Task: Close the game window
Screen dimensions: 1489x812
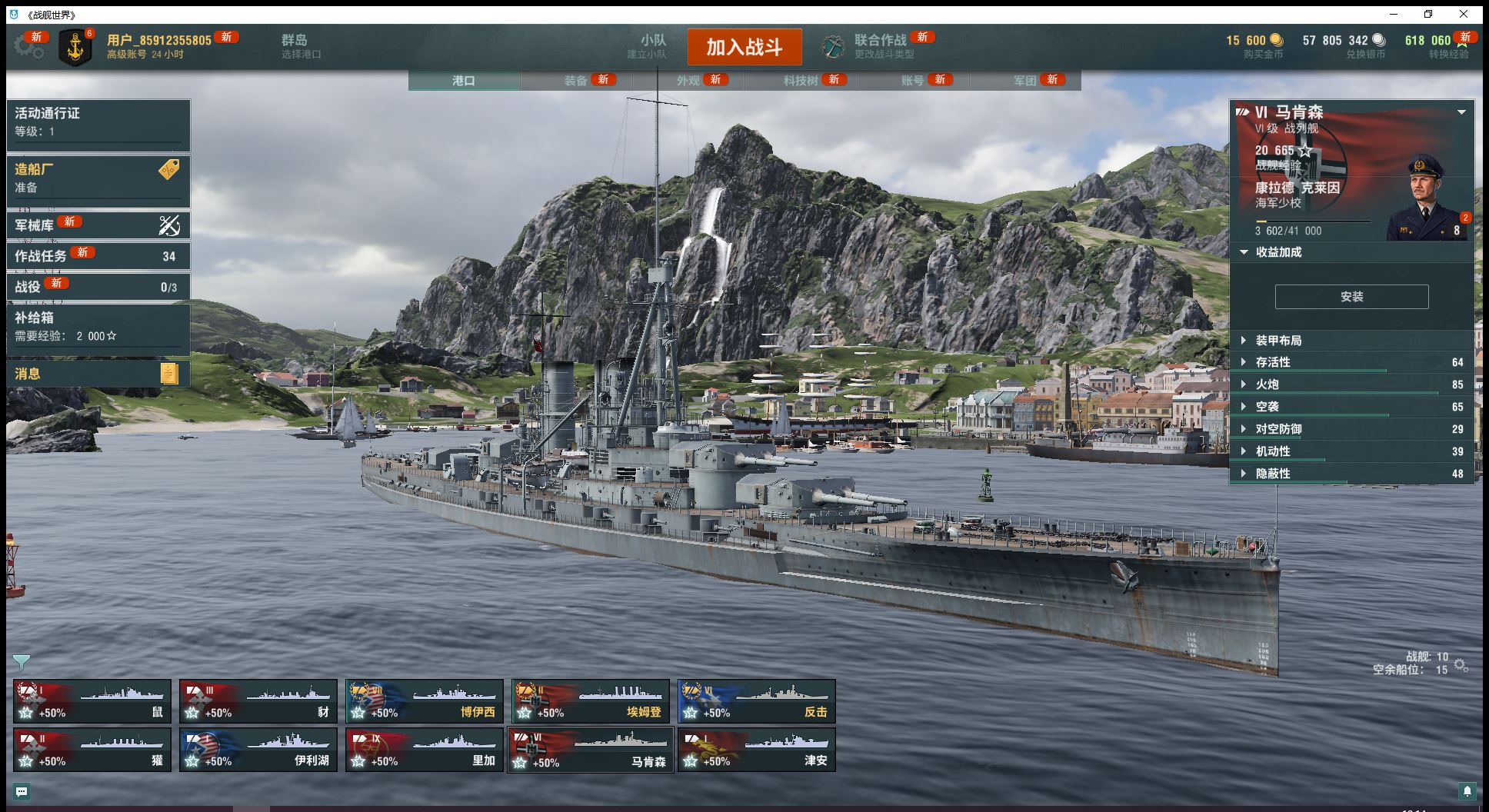Action: tap(1464, 14)
